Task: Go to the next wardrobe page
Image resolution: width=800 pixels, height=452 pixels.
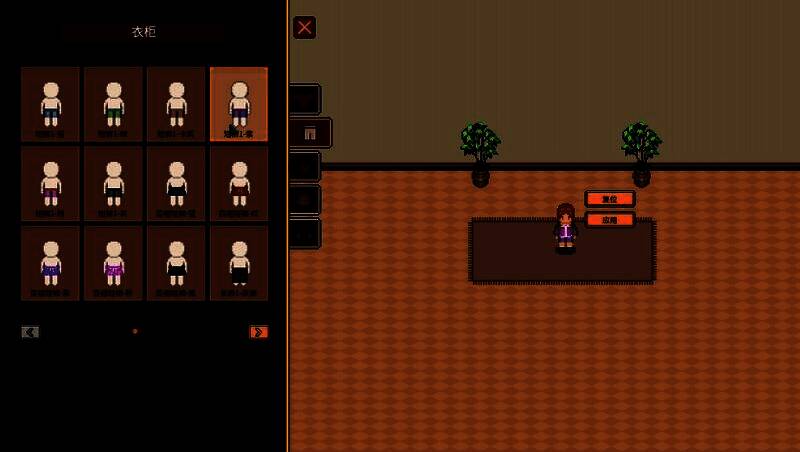Action: click(x=259, y=332)
